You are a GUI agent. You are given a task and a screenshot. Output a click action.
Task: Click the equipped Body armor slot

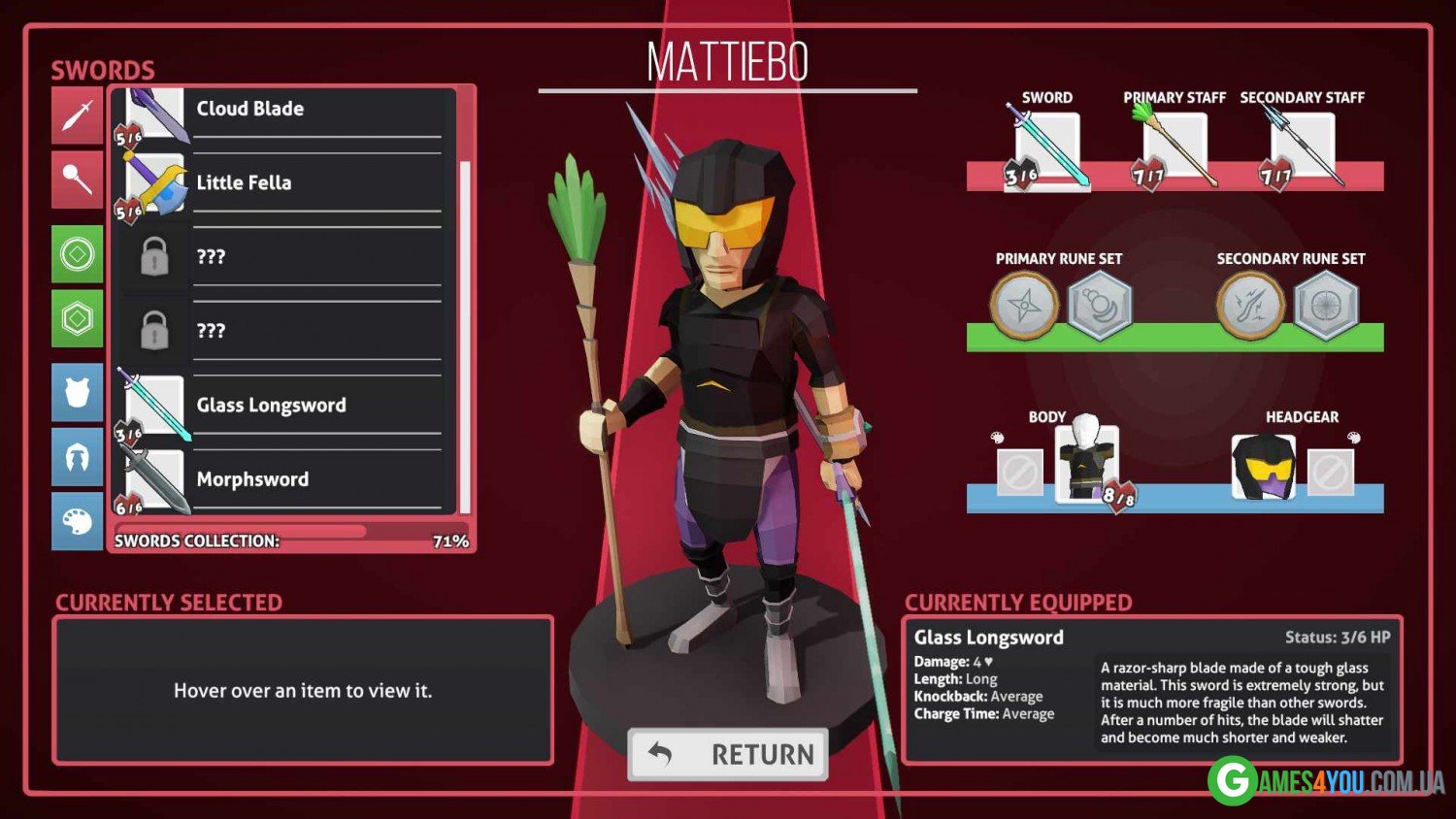(1086, 464)
